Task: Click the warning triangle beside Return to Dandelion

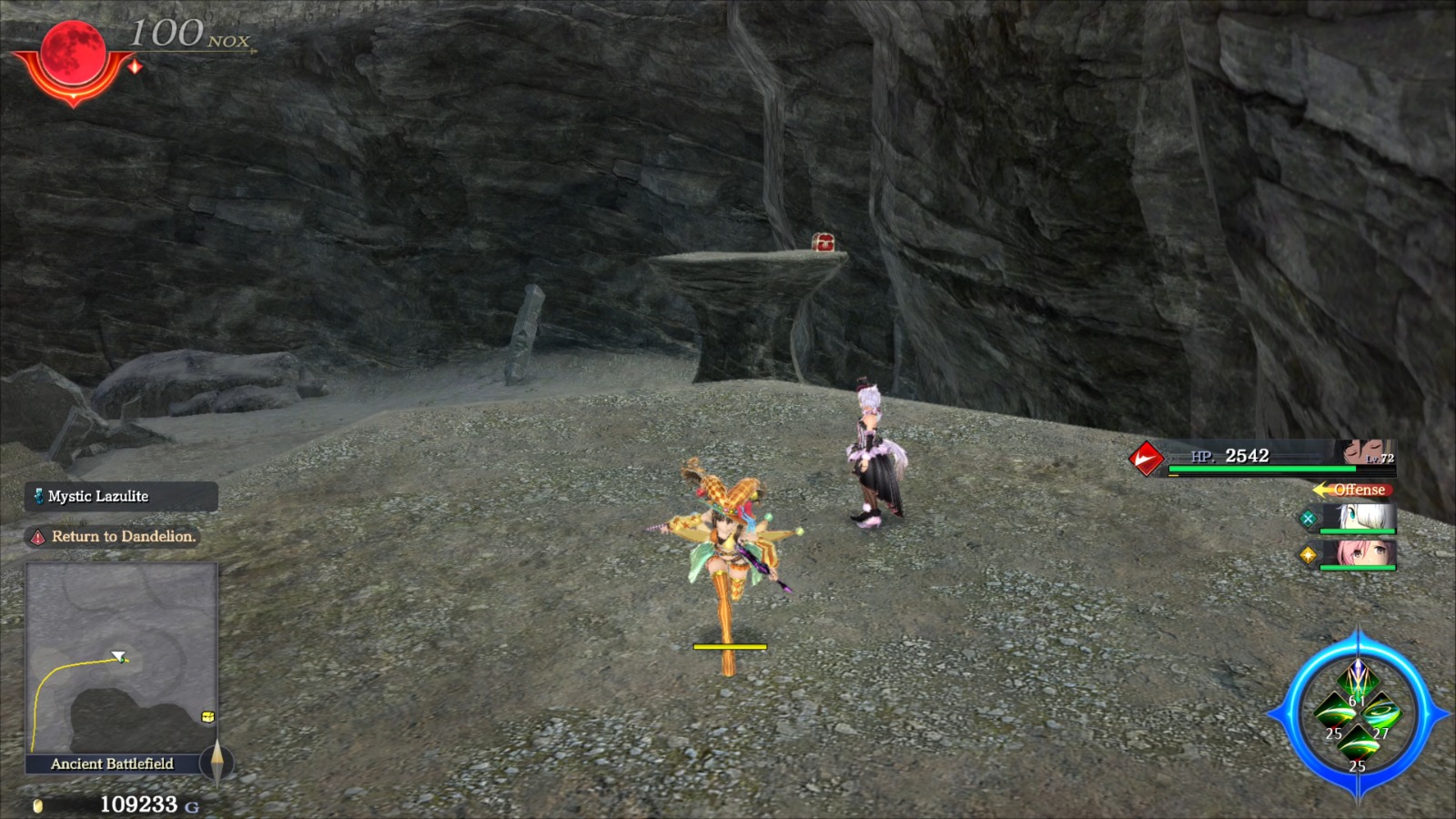Action: tap(37, 537)
